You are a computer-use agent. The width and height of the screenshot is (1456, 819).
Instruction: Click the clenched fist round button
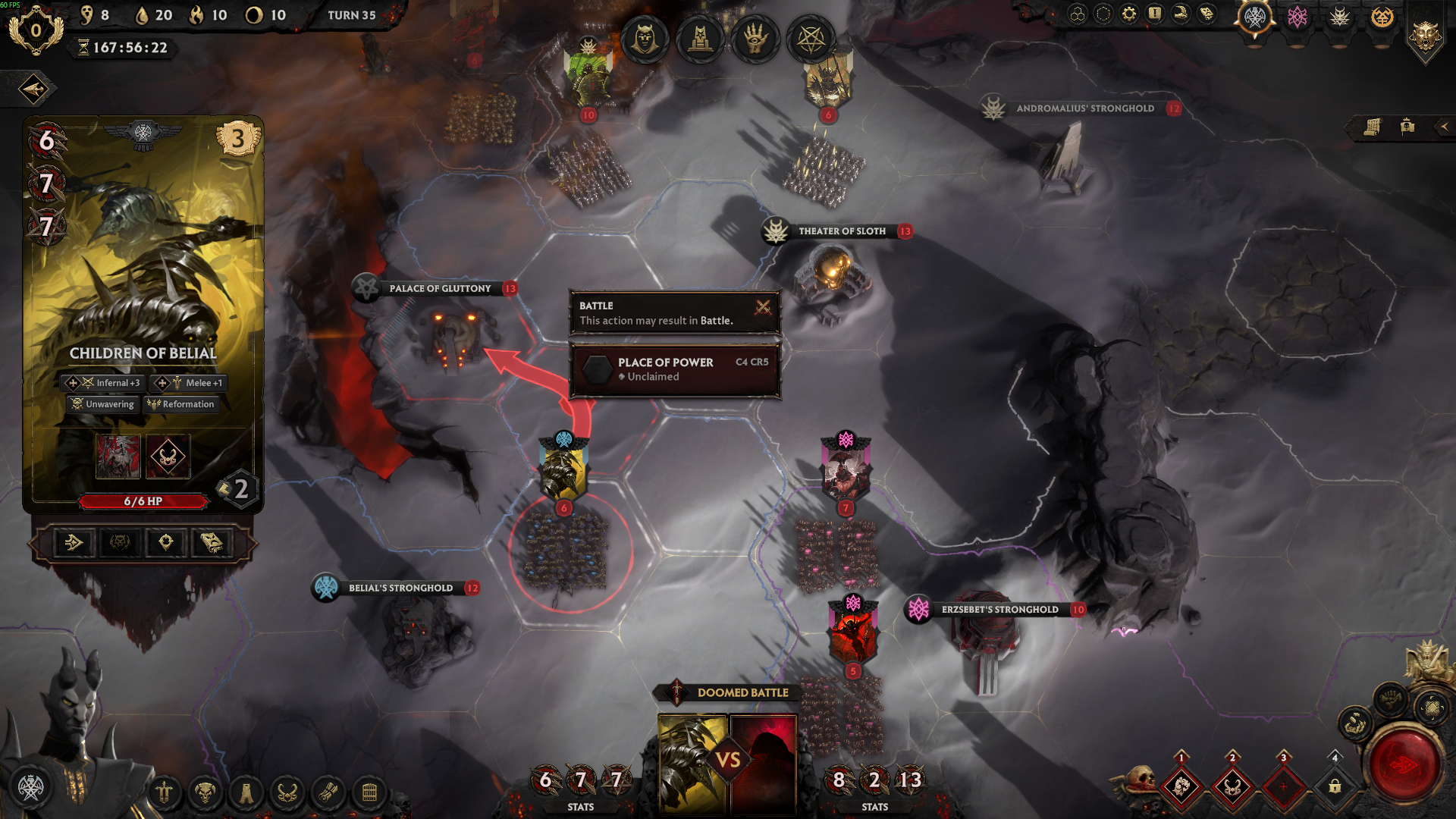[x=1390, y=699]
